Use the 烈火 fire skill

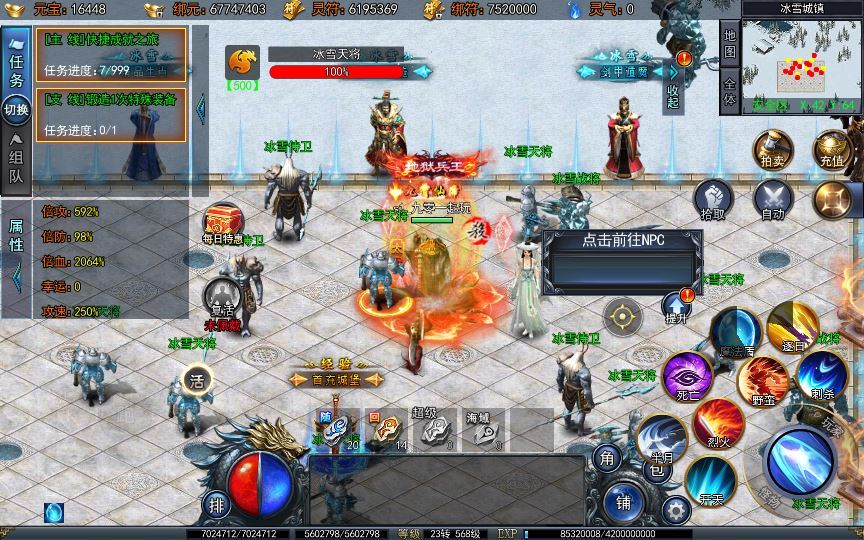[x=717, y=422]
